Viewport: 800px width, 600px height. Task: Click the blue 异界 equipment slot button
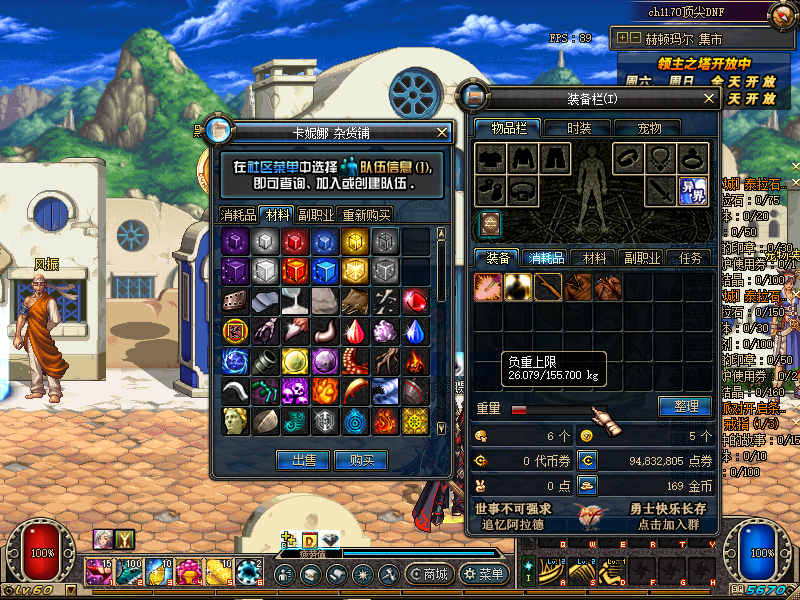tap(693, 189)
